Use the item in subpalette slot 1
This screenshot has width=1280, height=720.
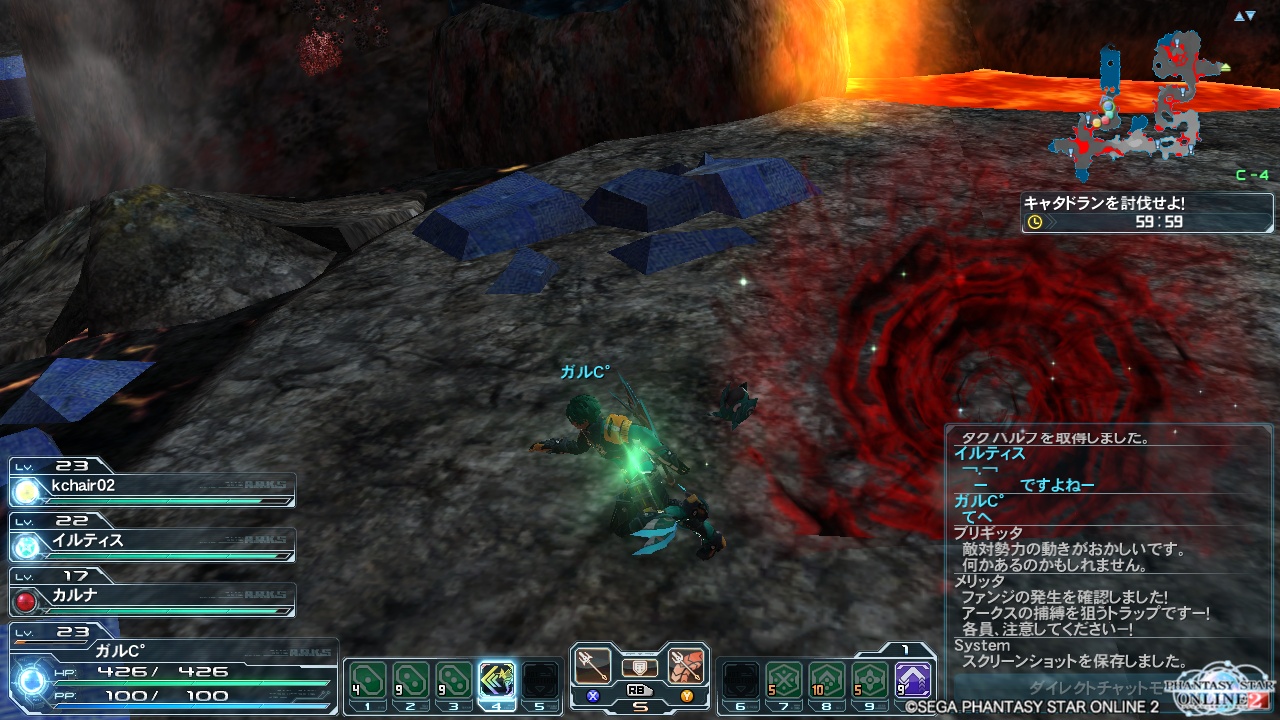point(366,682)
